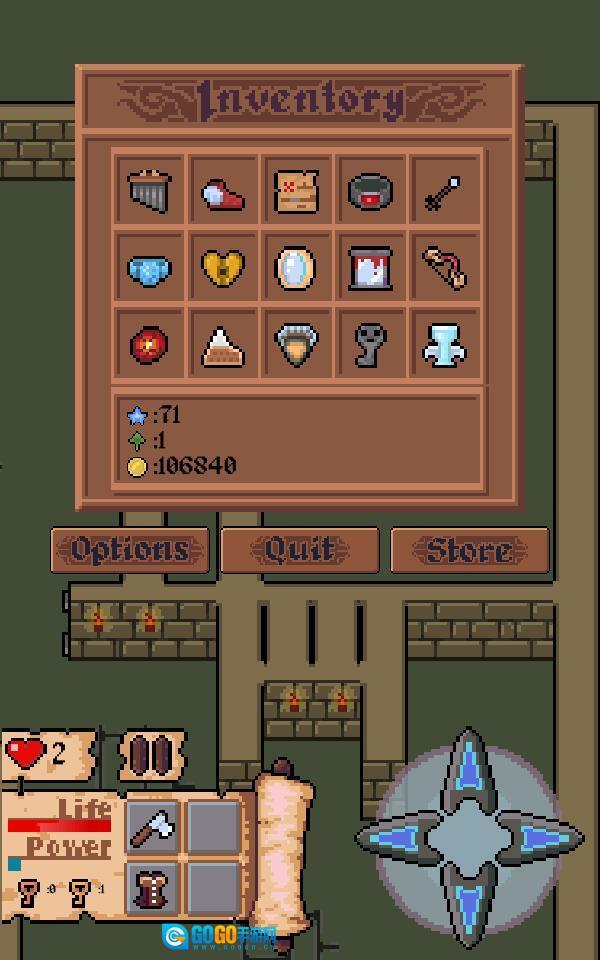600x960 pixels.
Task: Select the acorn-shaped shield item
Action: pyautogui.click(x=297, y=345)
